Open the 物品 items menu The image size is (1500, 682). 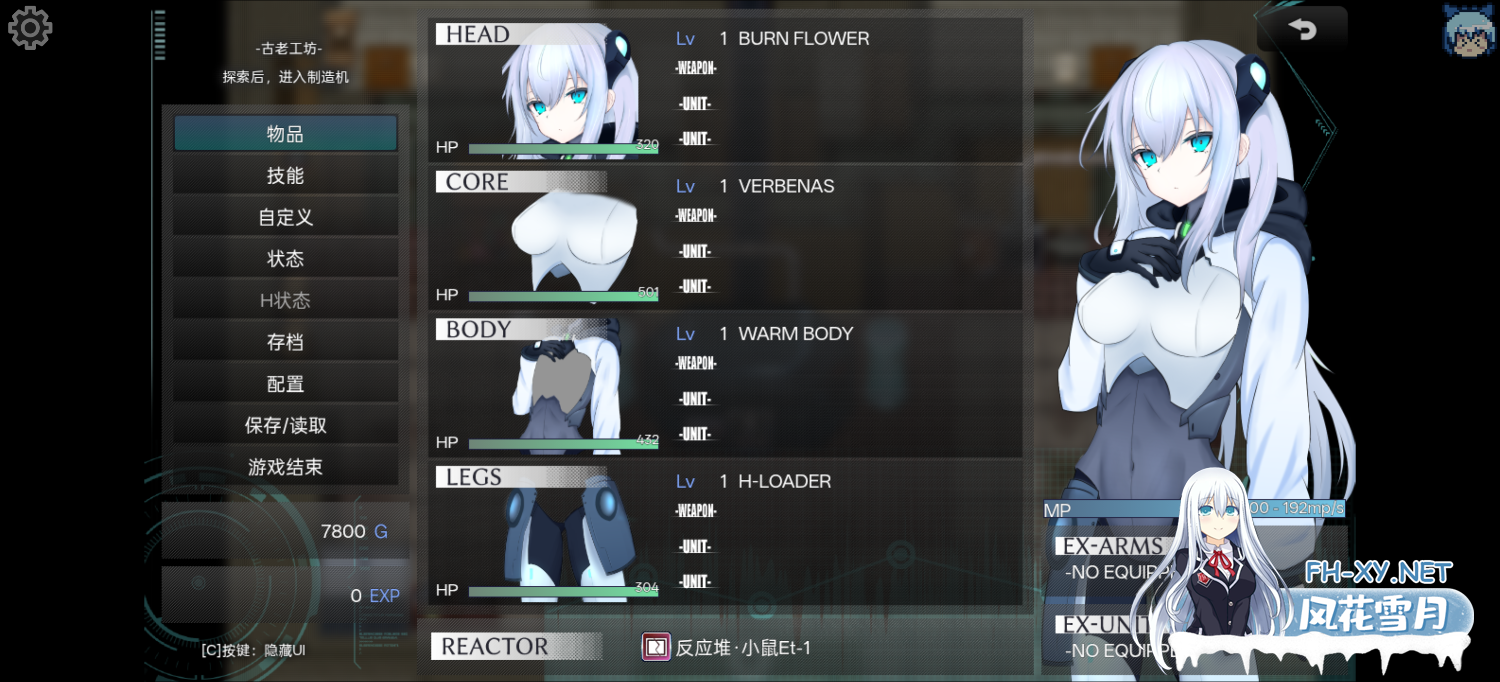pos(285,134)
